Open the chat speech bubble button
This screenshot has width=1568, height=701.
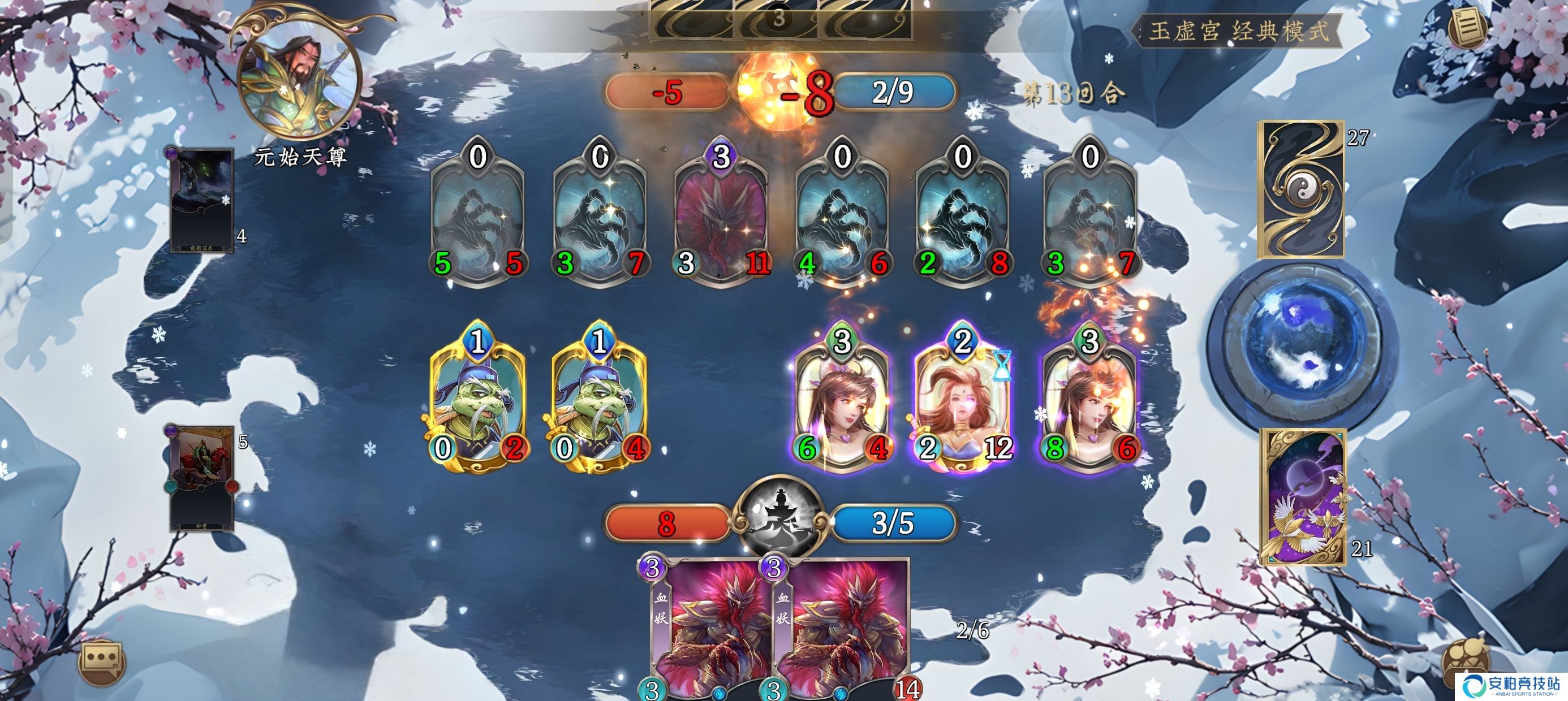pos(102,661)
